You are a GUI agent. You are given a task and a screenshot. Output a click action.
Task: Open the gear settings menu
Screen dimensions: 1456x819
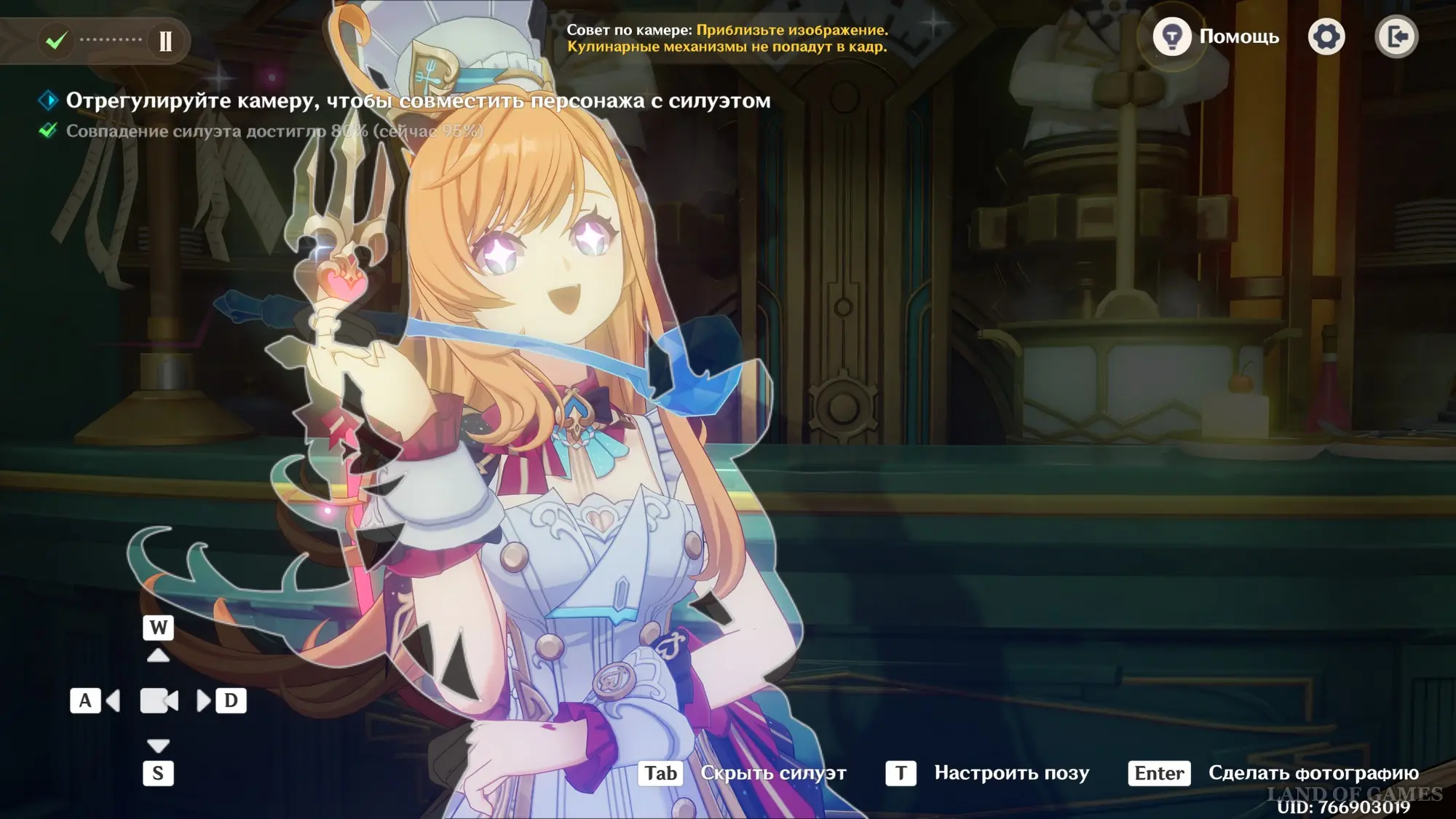1326,36
